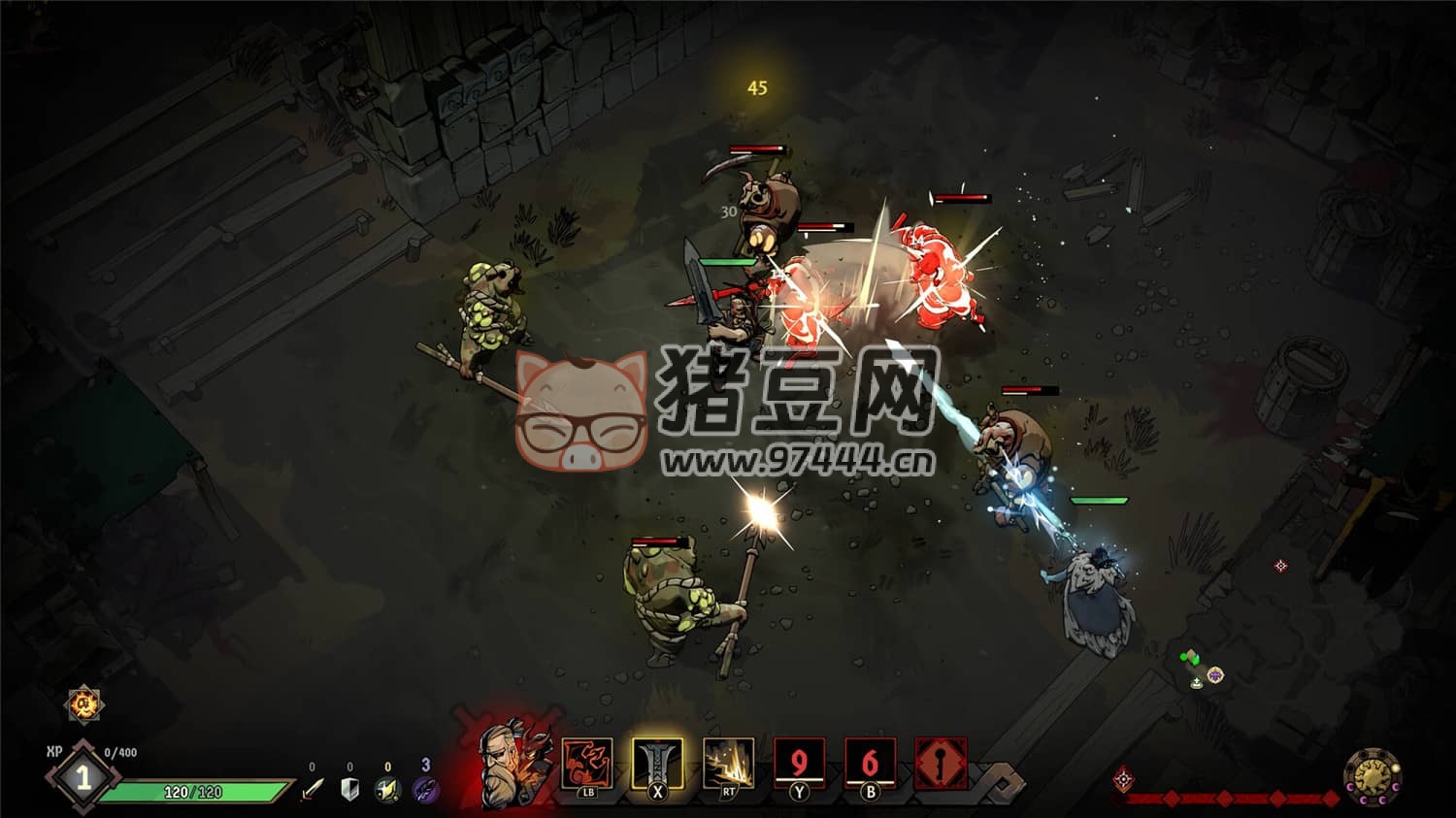Select the red locked keyhole slot
1456x818 pixels.
click(941, 763)
